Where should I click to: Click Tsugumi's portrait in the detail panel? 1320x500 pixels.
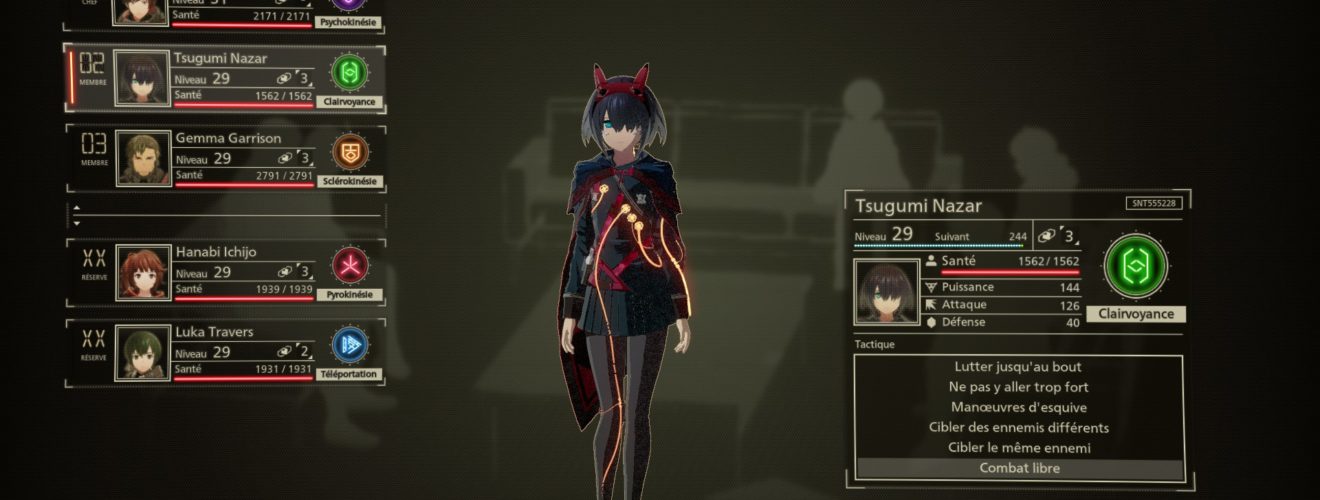tap(886, 292)
